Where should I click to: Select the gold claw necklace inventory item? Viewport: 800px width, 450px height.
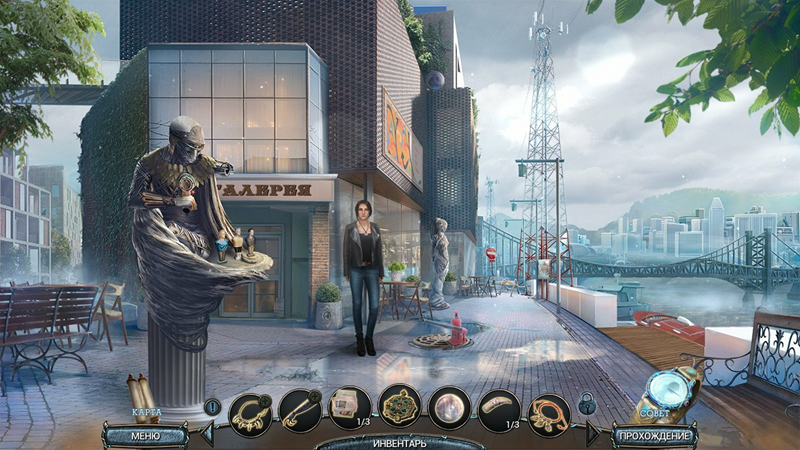point(250,409)
